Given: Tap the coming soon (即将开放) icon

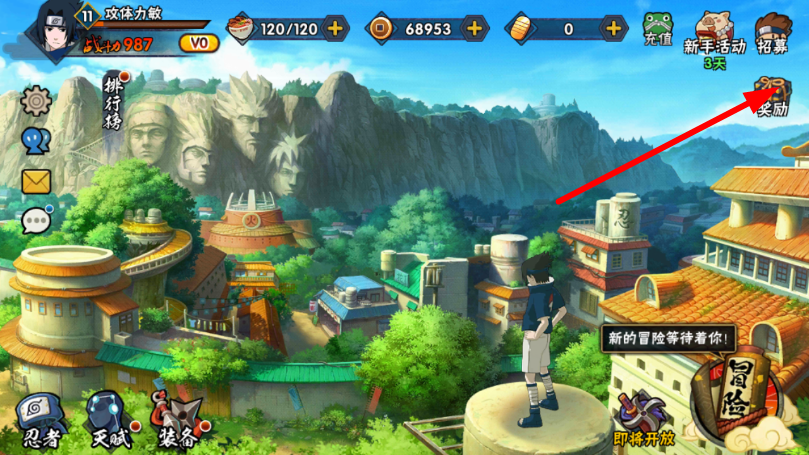Looking at the screenshot, I should click(642, 418).
